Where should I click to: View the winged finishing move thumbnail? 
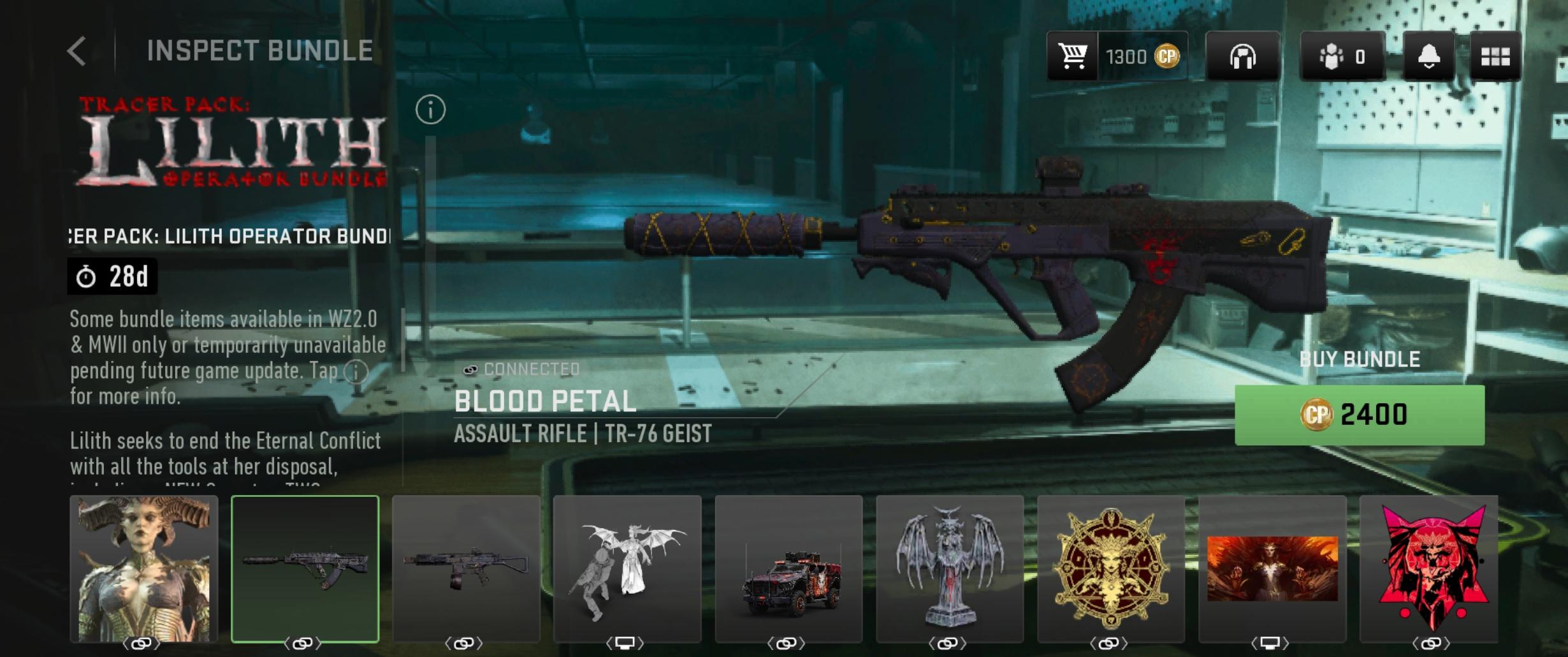[x=627, y=569]
